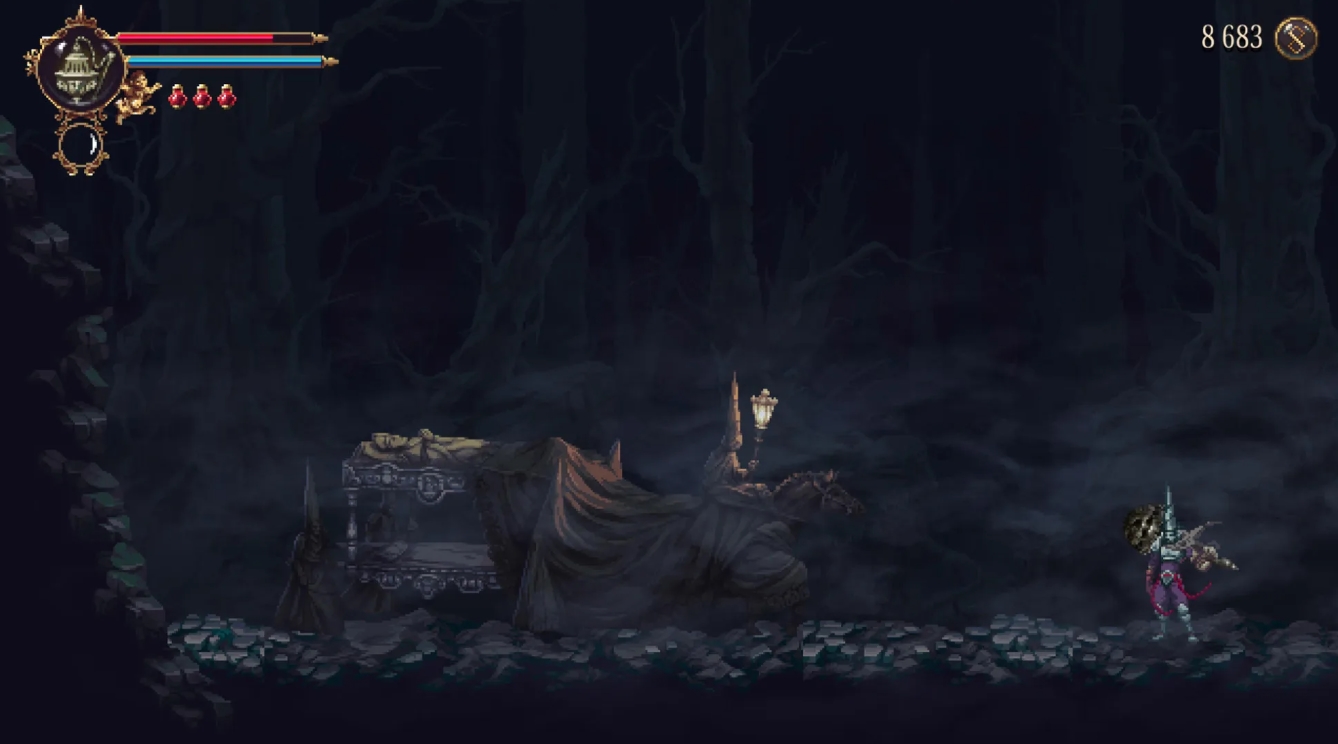Click the middle red healing flask icon

pyautogui.click(x=201, y=98)
